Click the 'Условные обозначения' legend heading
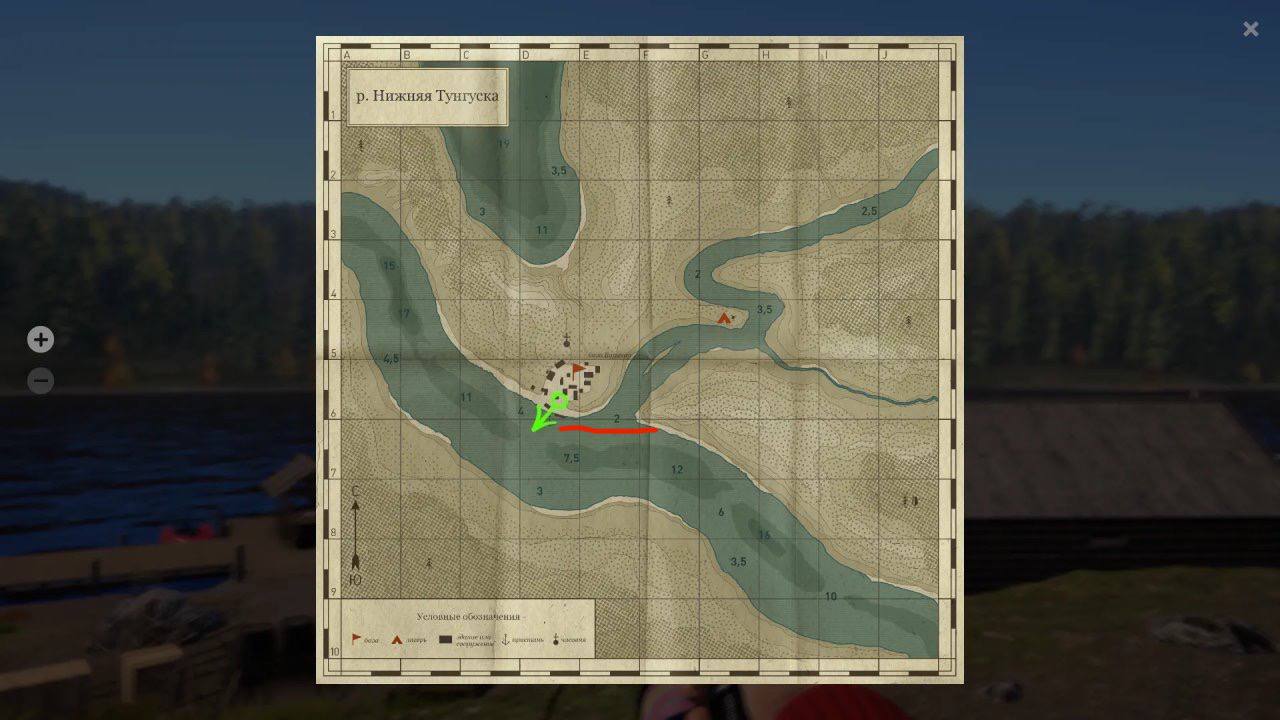Image resolution: width=1280 pixels, height=720 pixels. pyautogui.click(x=472, y=616)
